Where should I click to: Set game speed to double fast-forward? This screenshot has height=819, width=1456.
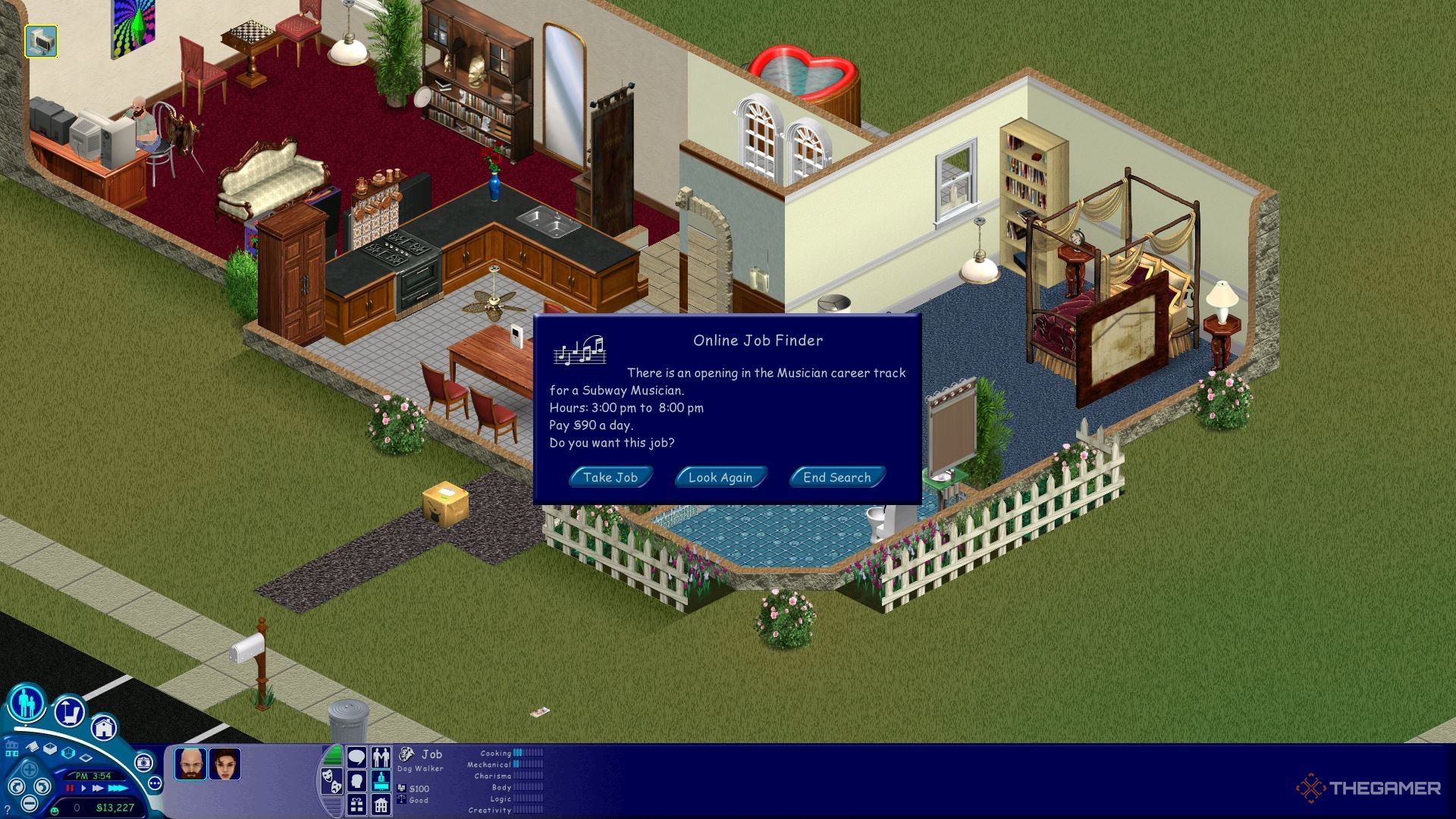pos(98,789)
